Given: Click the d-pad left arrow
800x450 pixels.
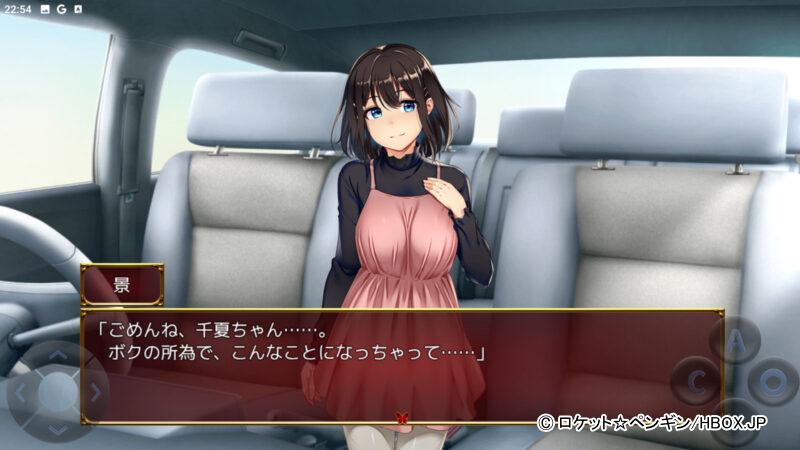Looking at the screenshot, I should (x=20, y=392).
